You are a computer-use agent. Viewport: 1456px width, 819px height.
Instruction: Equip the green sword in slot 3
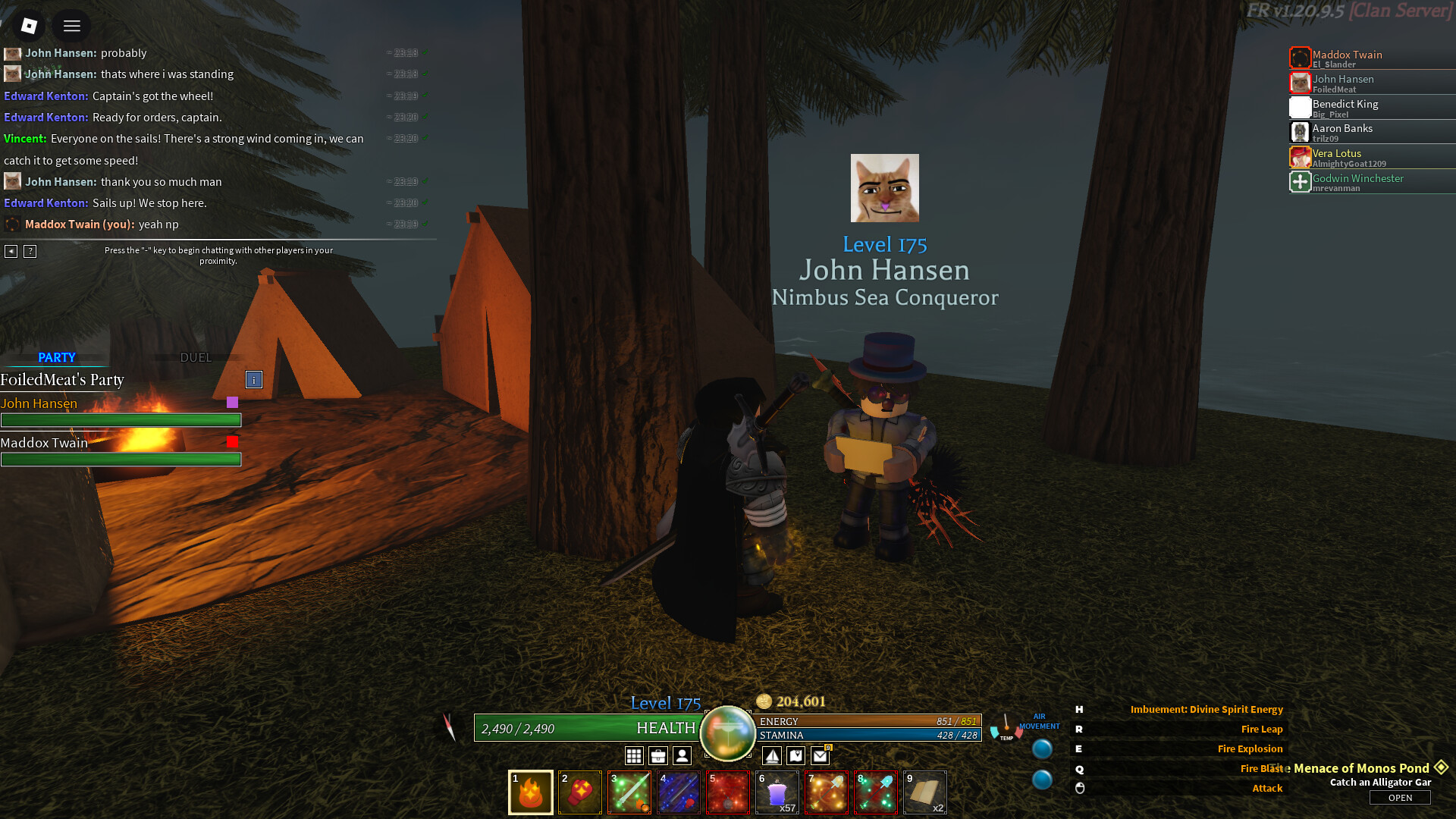point(629,792)
